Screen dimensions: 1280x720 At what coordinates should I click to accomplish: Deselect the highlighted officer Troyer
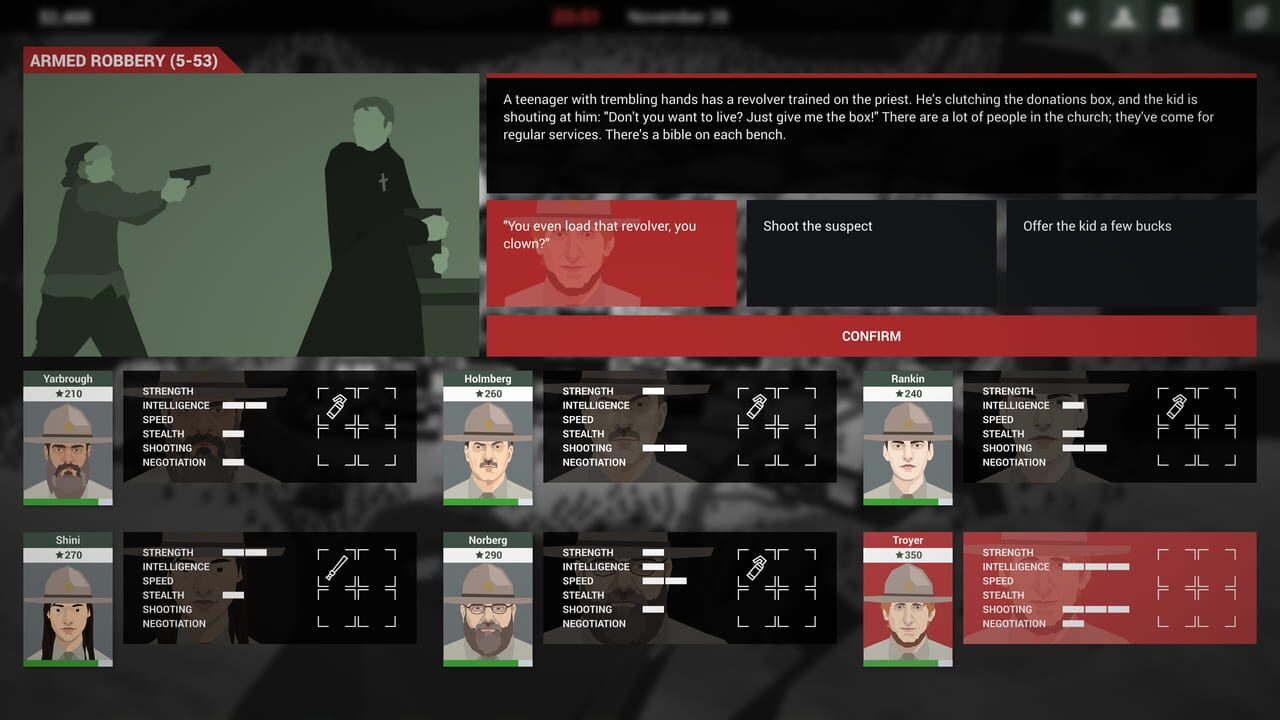tap(907, 600)
